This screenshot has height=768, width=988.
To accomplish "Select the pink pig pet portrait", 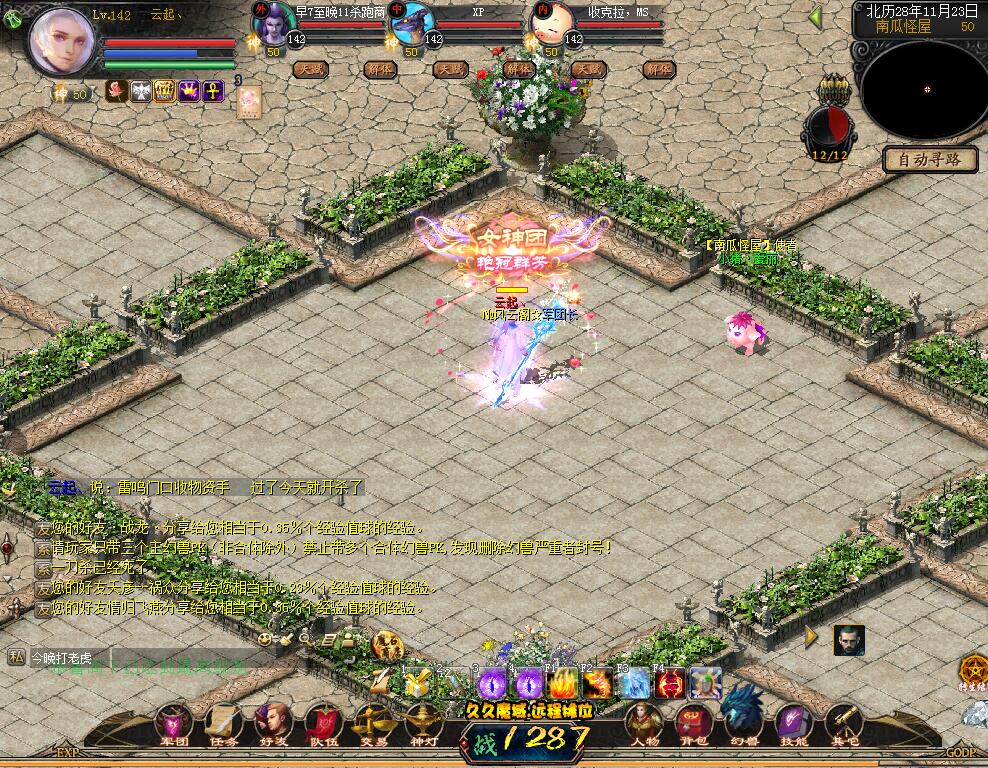I will (553, 21).
